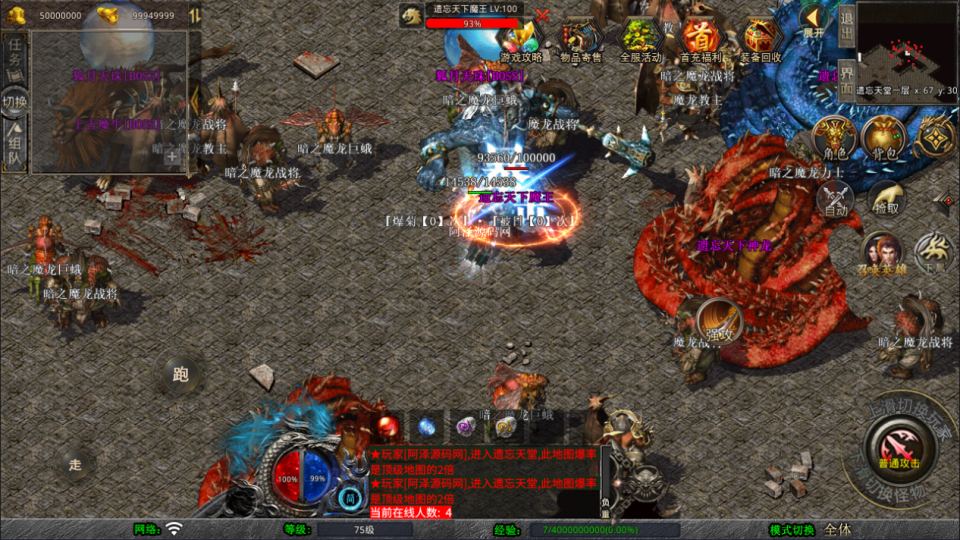Claim the 首充福利 first recharge bonus

point(702,40)
